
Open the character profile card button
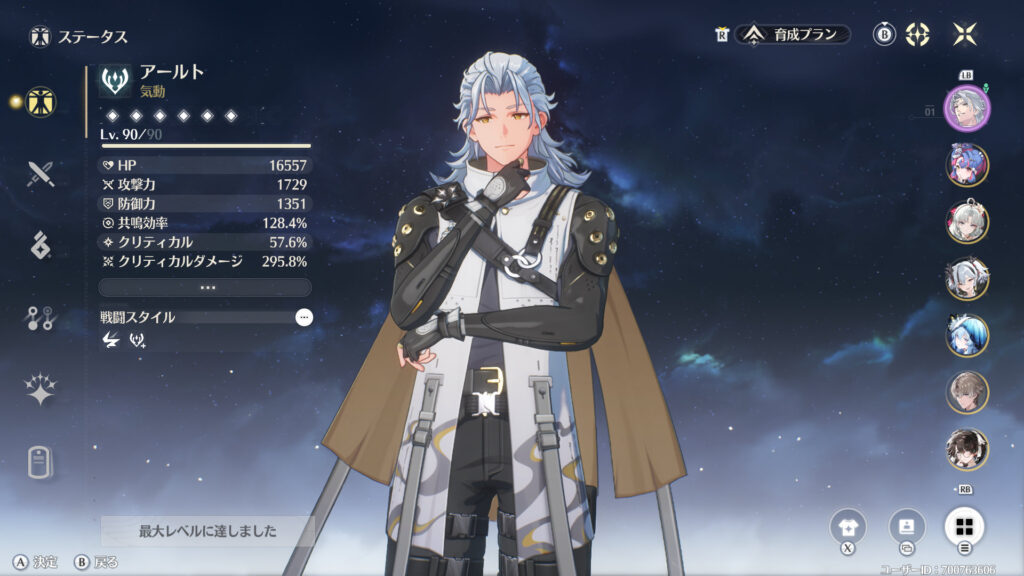click(x=906, y=526)
